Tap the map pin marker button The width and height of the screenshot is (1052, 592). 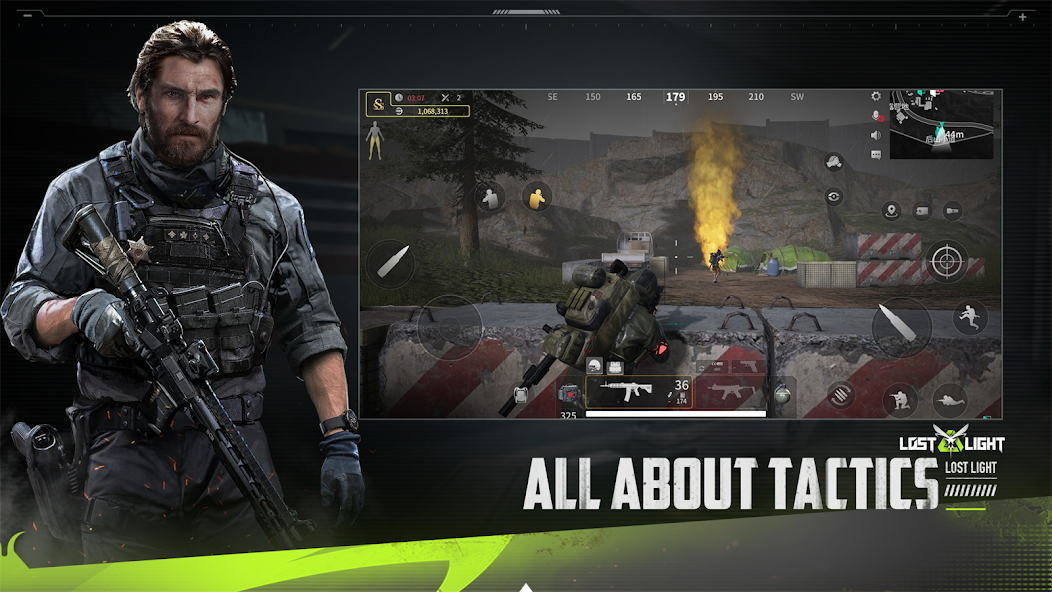tap(892, 210)
